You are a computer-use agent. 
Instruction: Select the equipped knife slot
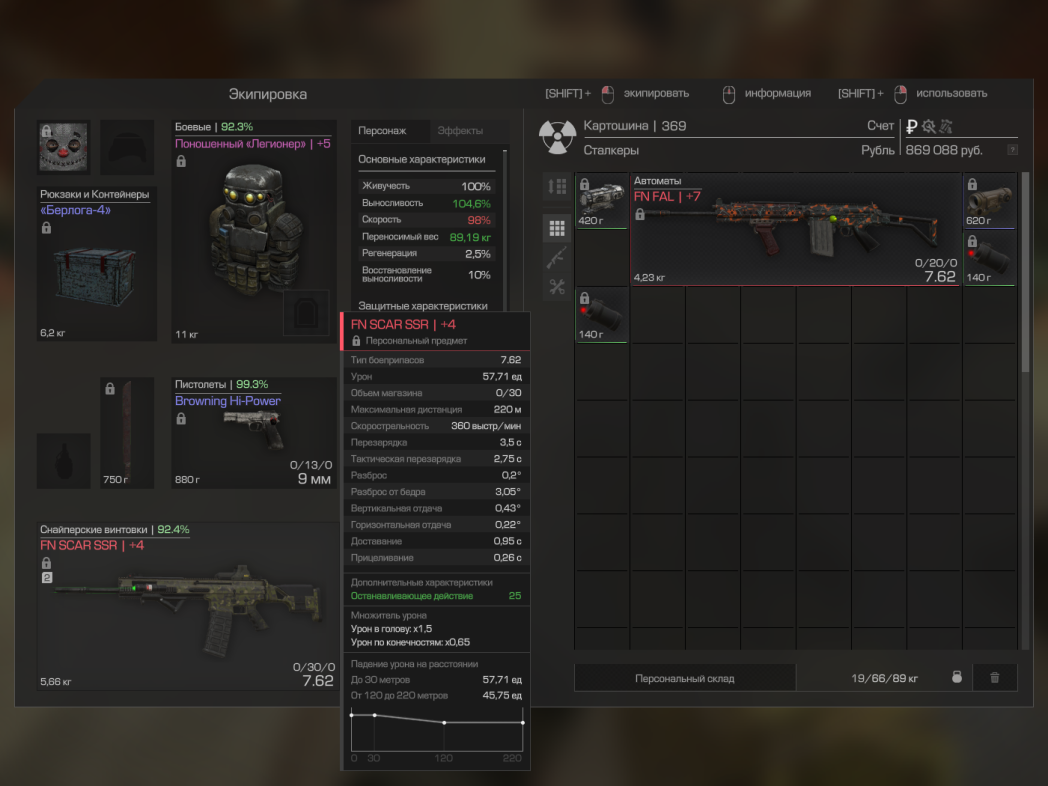[127, 432]
